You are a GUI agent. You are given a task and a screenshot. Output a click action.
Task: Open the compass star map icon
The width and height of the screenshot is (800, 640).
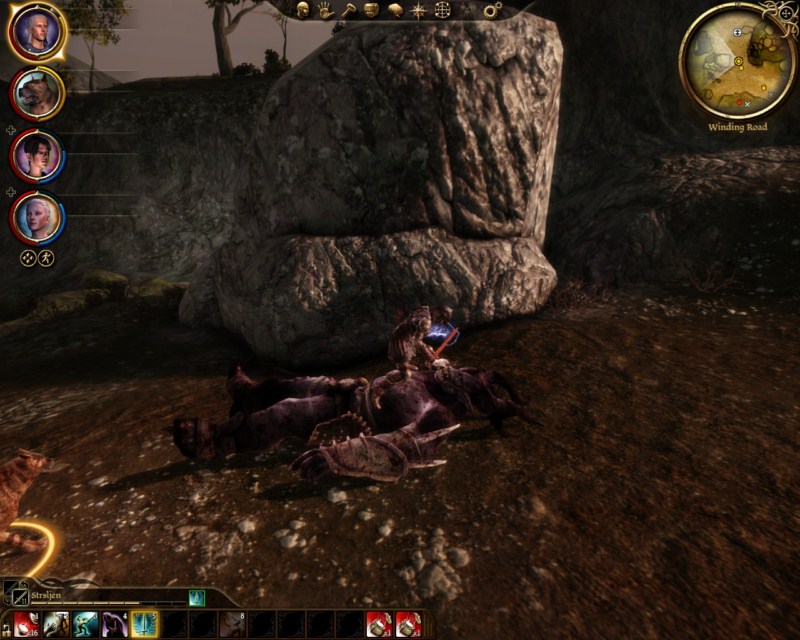coord(418,10)
